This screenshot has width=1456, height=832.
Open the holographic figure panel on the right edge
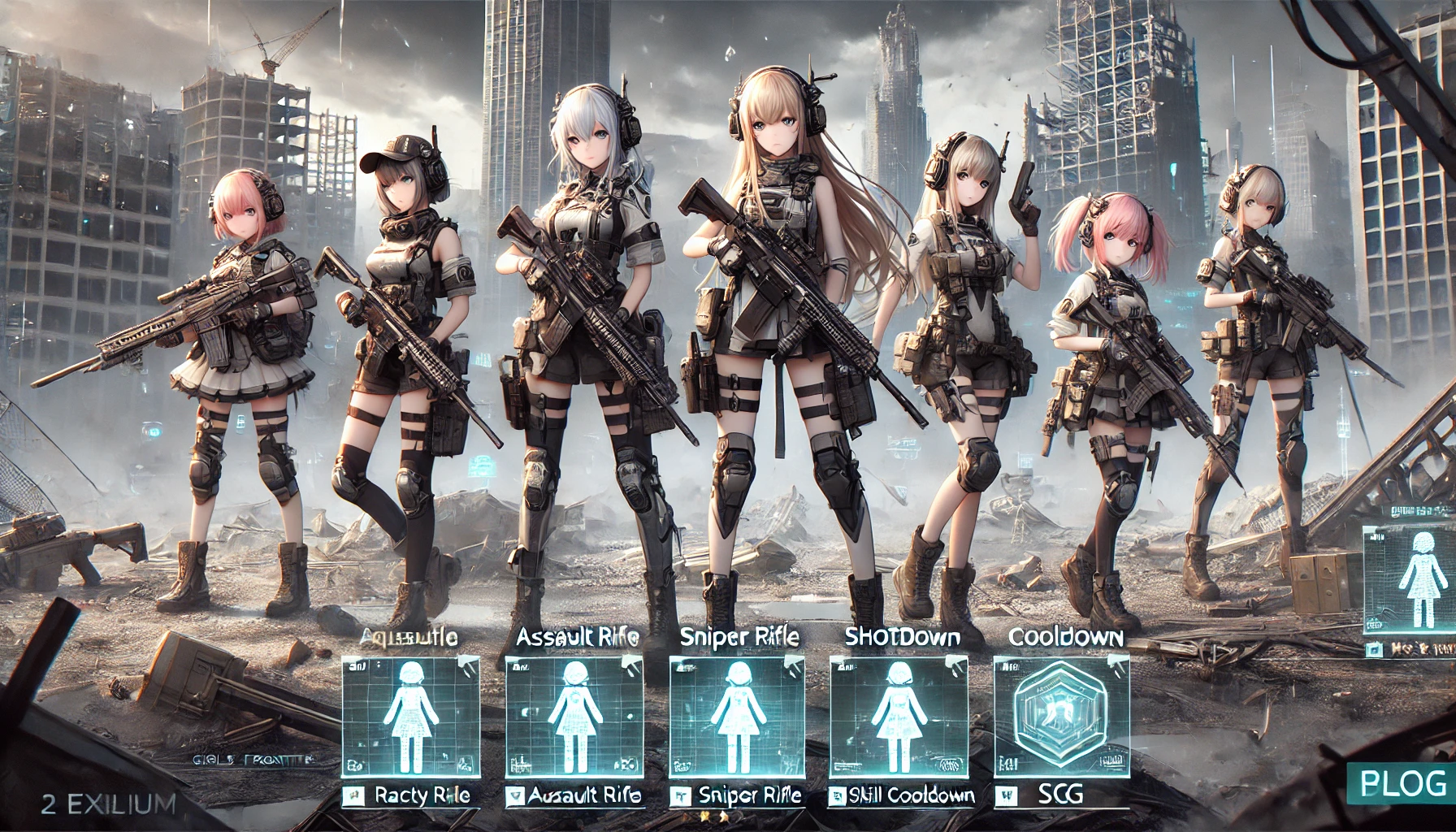pos(1412,578)
